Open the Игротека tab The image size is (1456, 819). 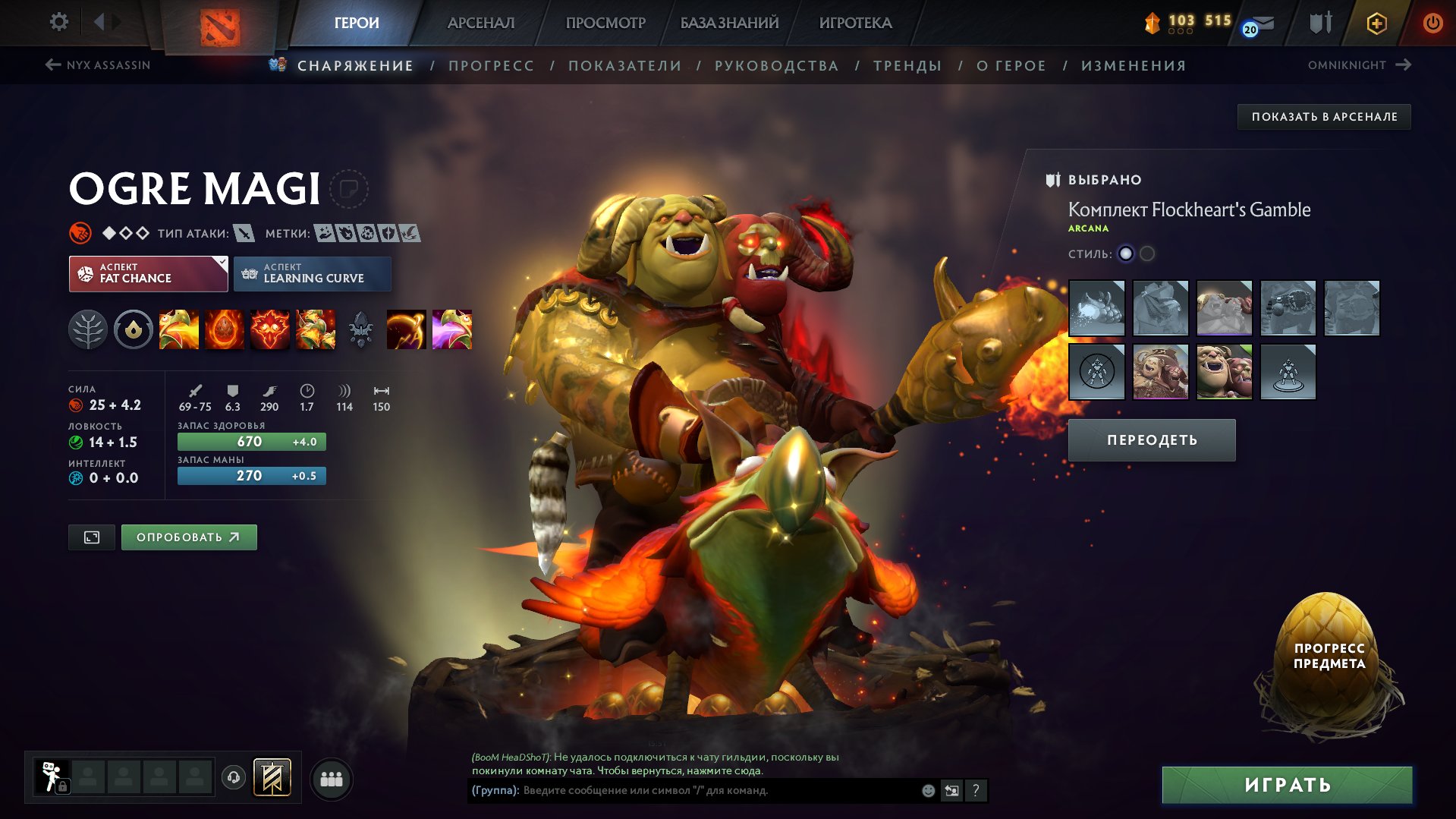[855, 23]
